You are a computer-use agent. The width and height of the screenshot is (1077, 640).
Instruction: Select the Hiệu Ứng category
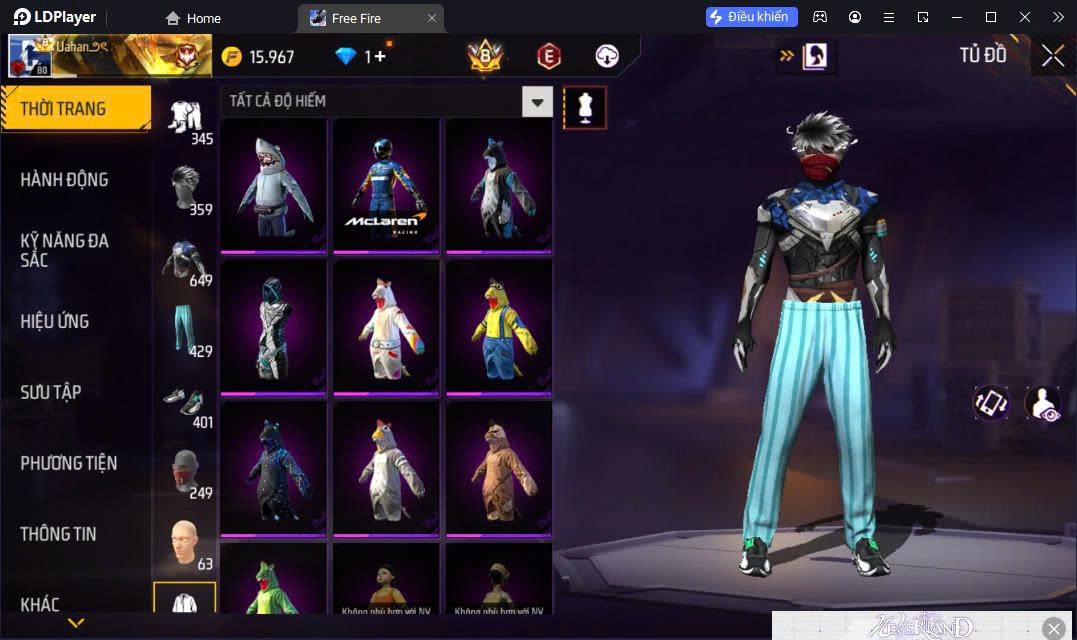tap(55, 321)
